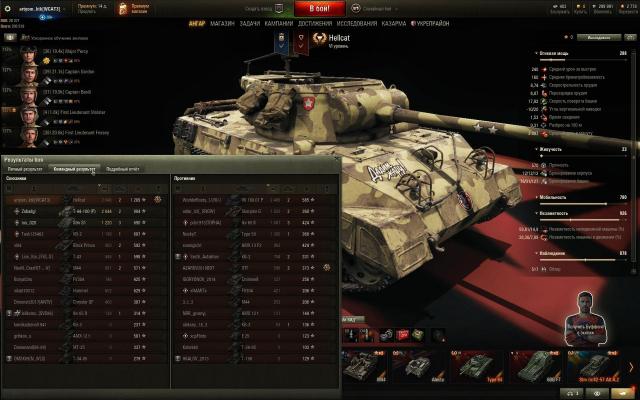The width and height of the screenshot is (640, 400).
Task: Open the КАМПАНИИ menu entry
Action: pyautogui.click(x=280, y=22)
